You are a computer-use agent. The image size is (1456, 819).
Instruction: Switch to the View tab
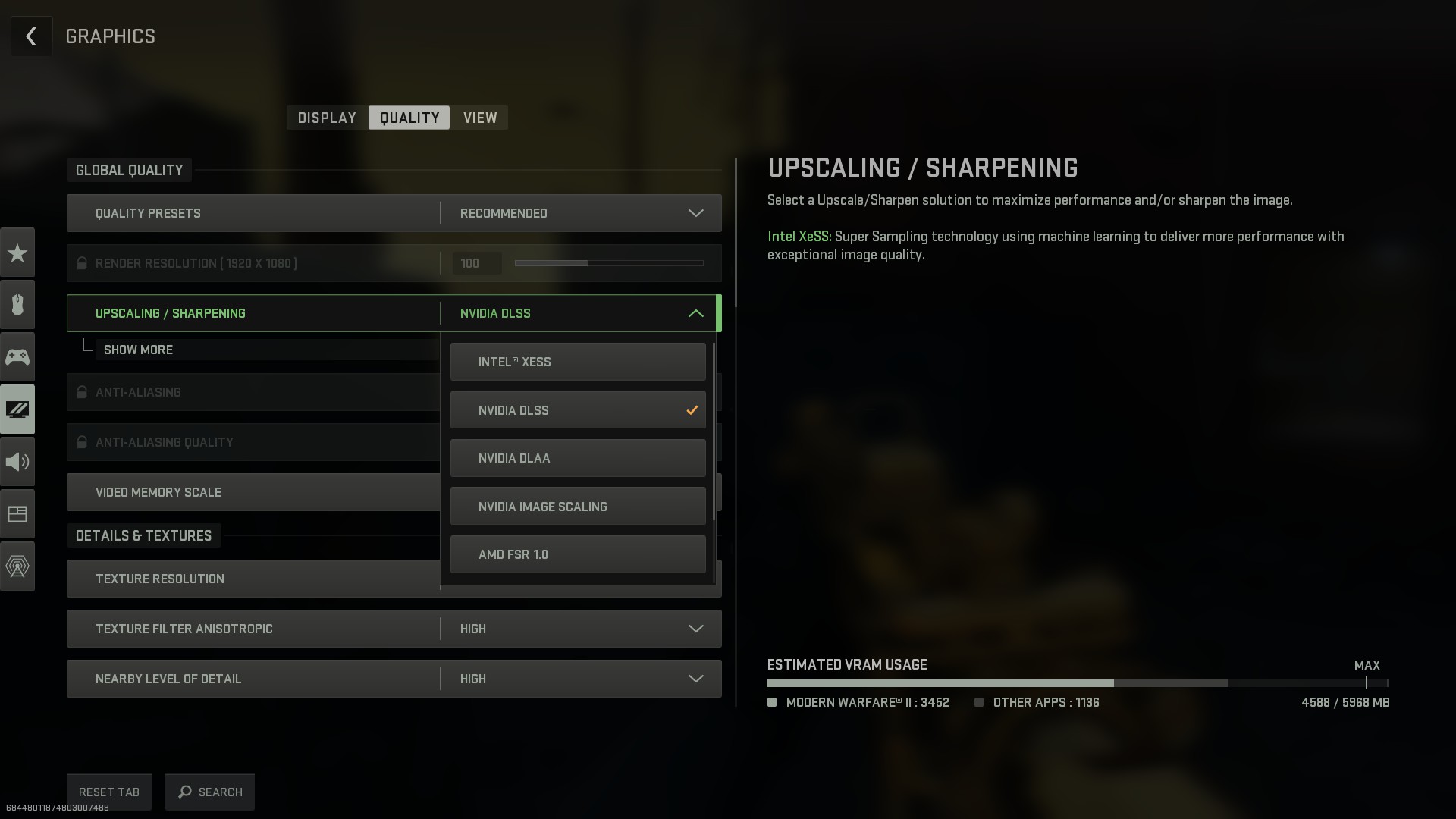(x=480, y=118)
